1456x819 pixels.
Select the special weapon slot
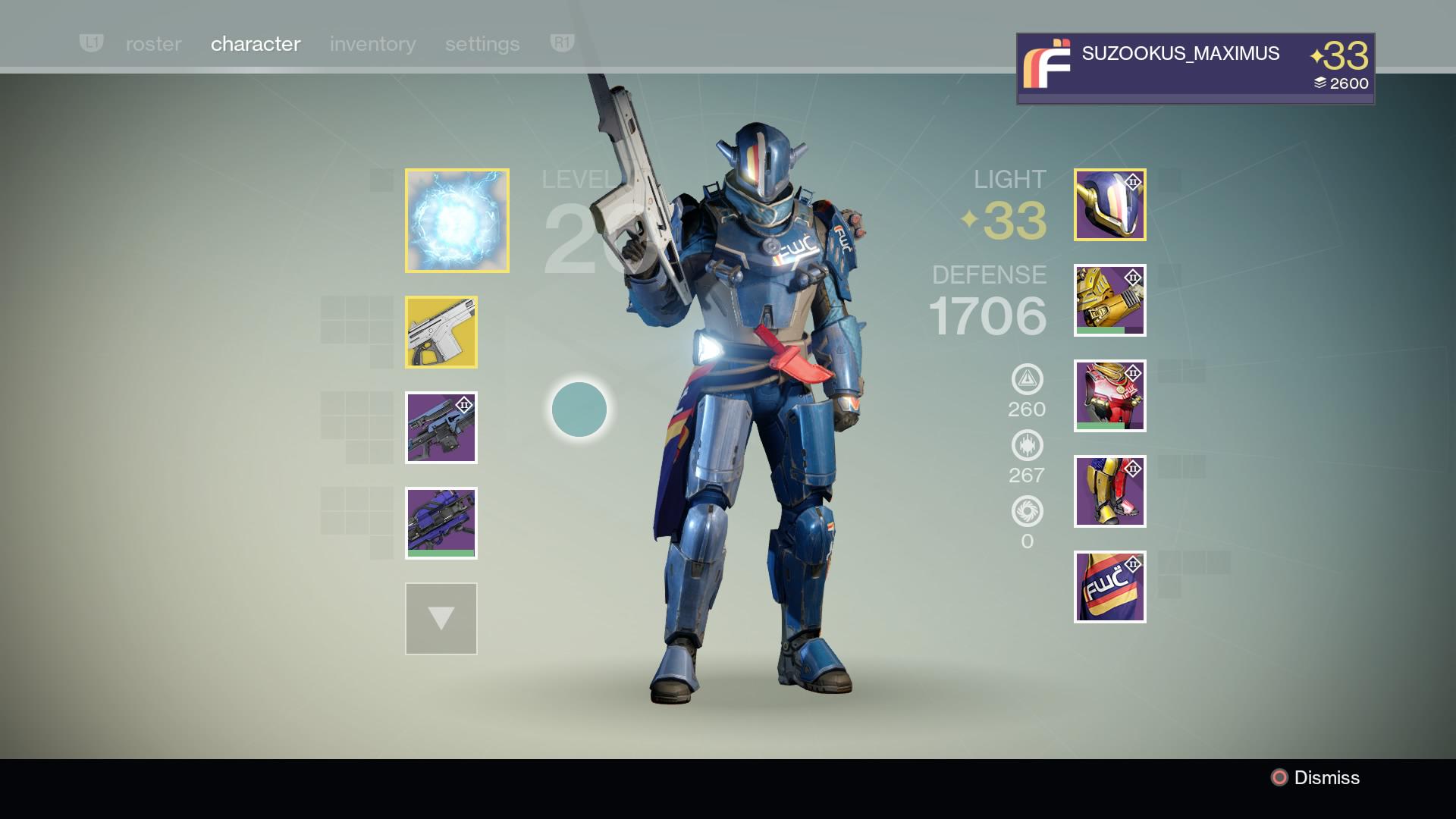pyautogui.click(x=442, y=428)
